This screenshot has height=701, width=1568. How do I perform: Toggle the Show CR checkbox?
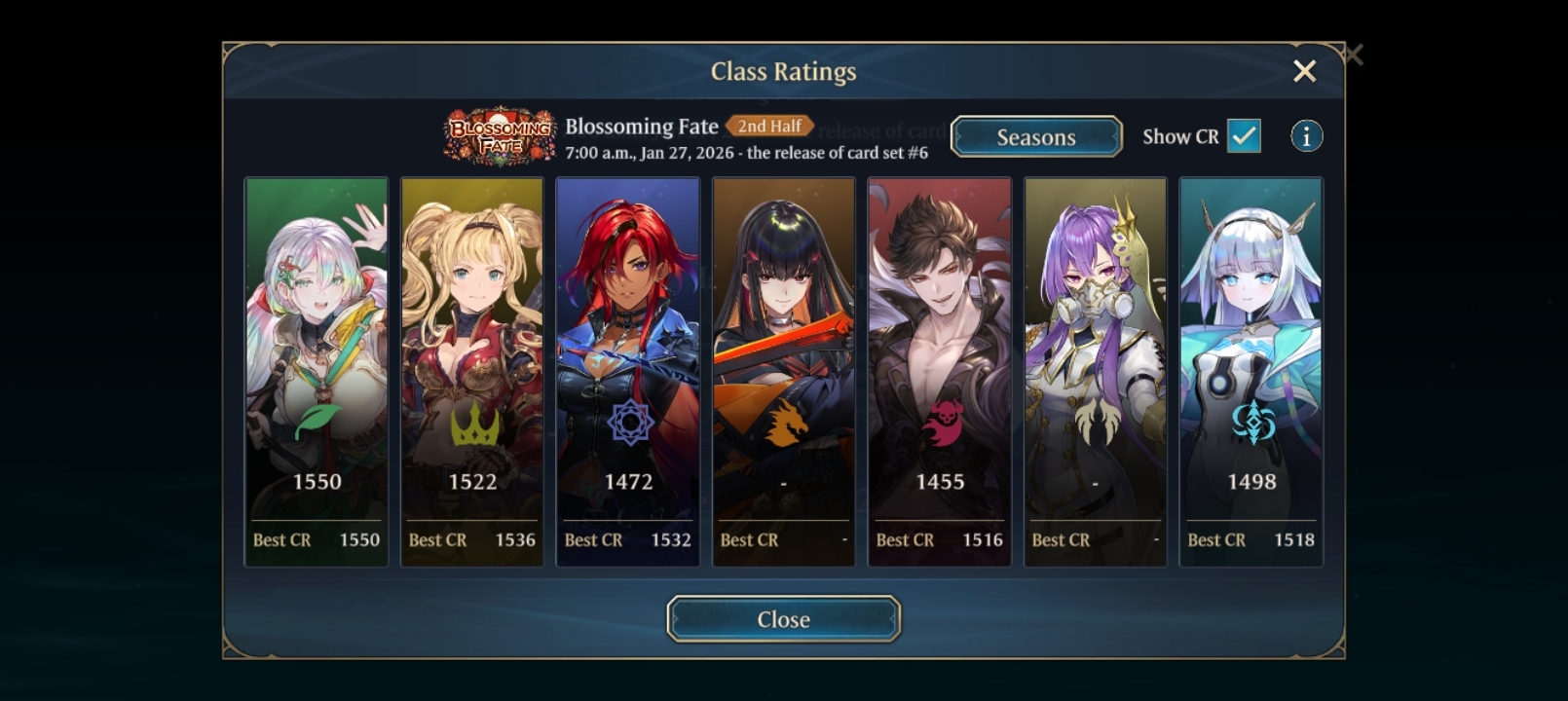(1244, 136)
